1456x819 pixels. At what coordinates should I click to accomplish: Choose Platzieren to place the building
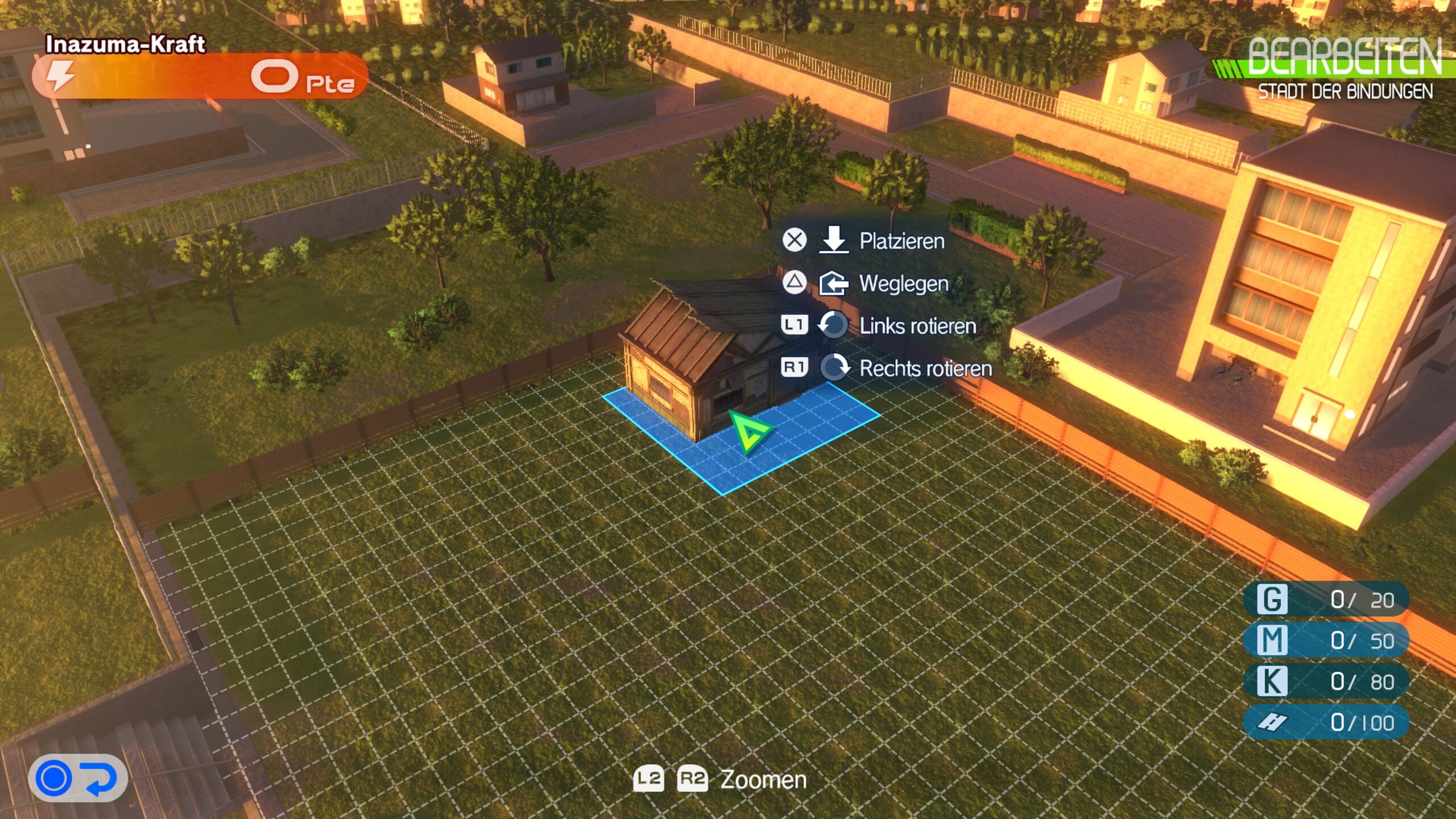click(x=901, y=241)
